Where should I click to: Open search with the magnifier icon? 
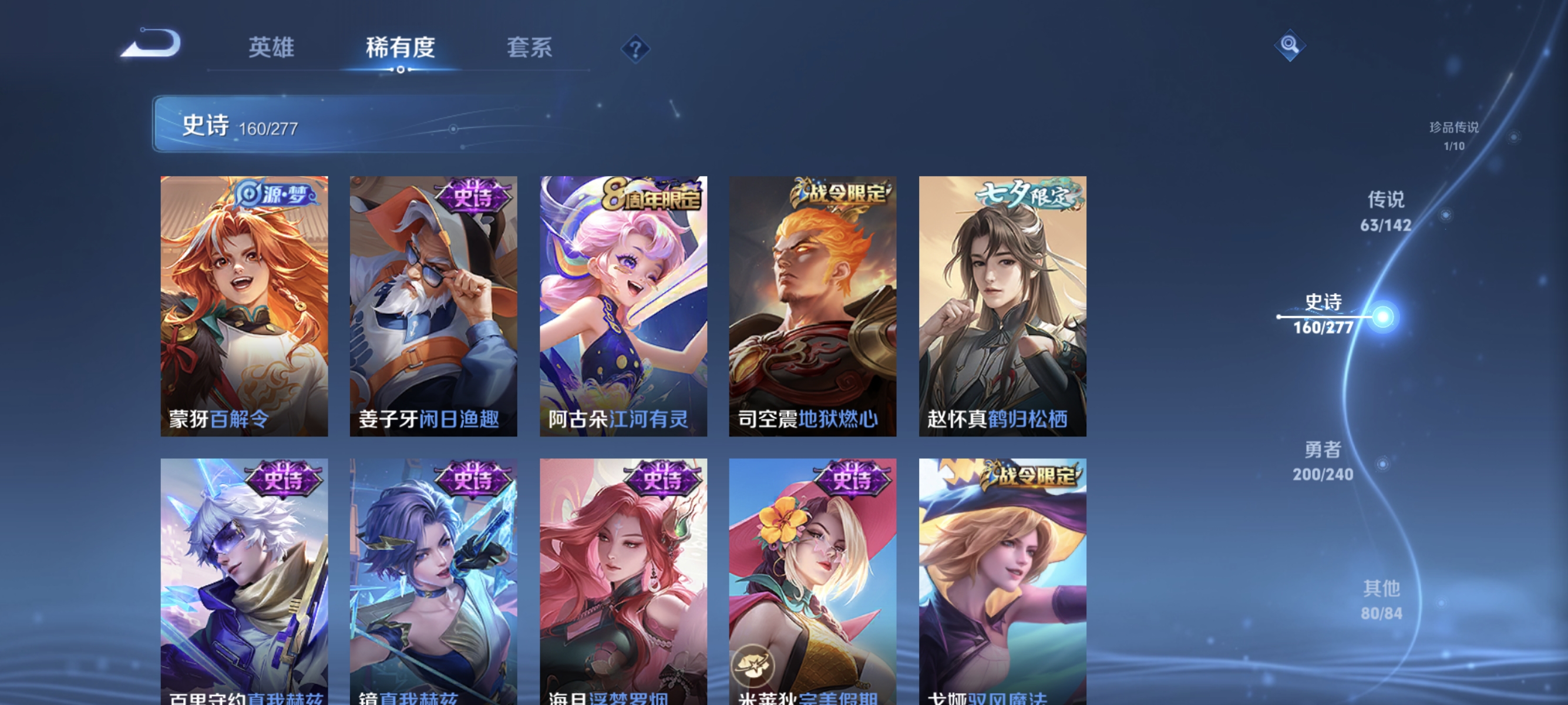click(x=1290, y=45)
